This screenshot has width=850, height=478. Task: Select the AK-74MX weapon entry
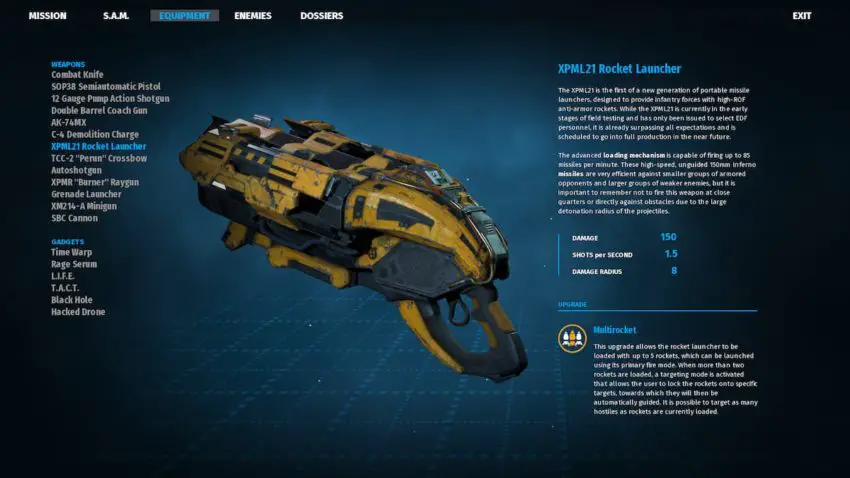72,123
